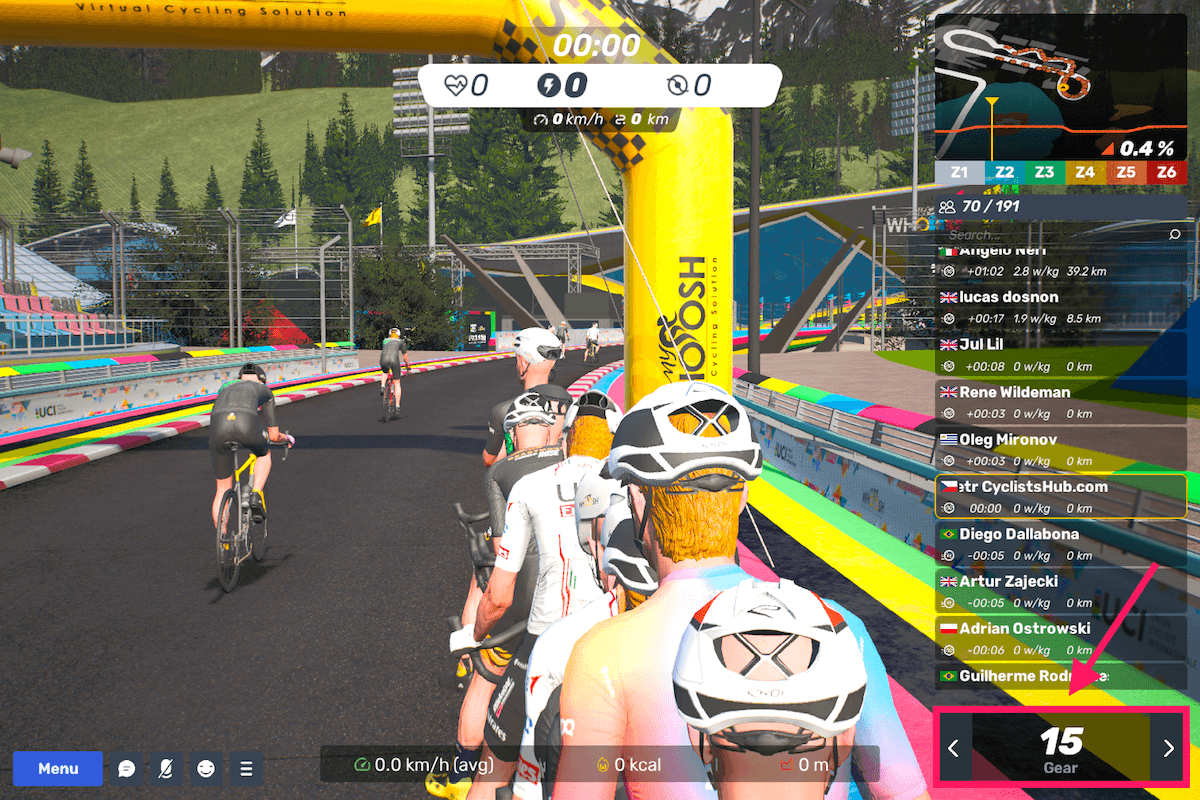This screenshot has width=1200, height=800.
Task: Open the list options icon beside emoji
Action: (245, 768)
